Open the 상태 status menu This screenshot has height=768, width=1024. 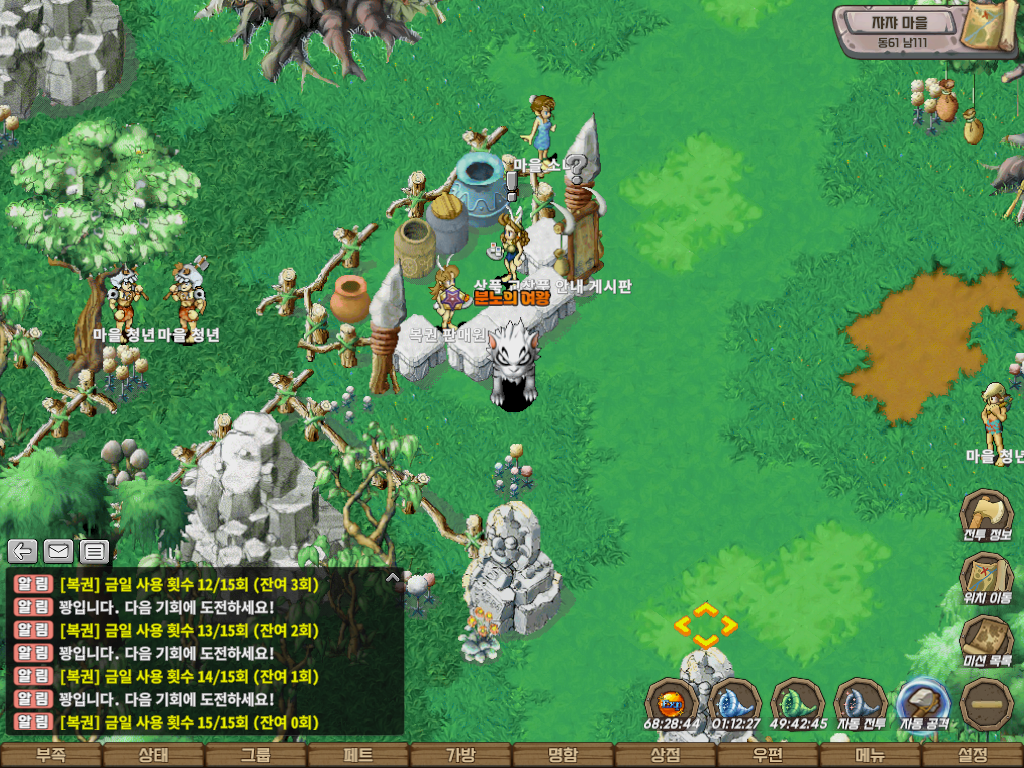153,756
